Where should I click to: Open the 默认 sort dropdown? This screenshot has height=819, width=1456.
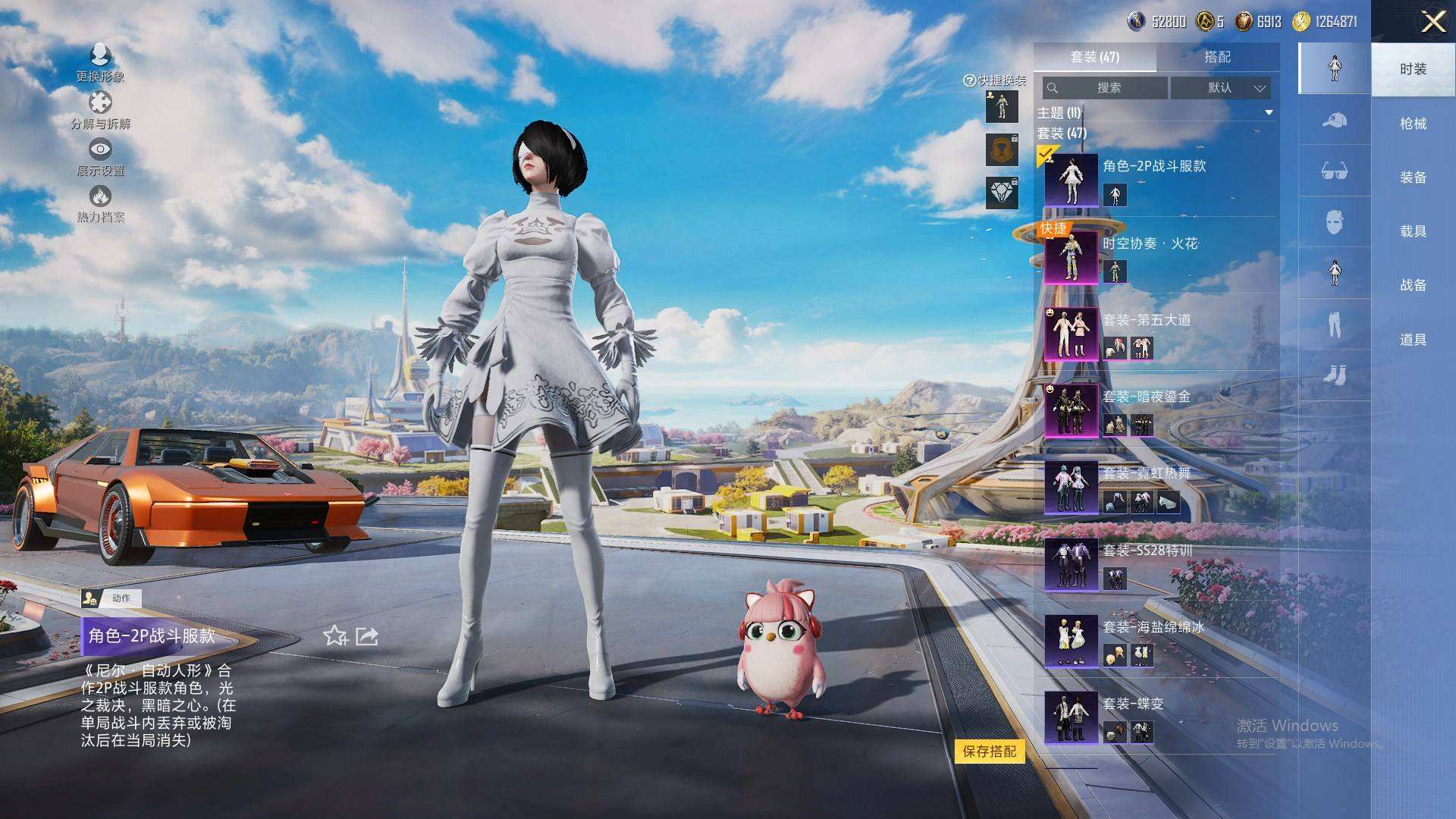click(1220, 88)
